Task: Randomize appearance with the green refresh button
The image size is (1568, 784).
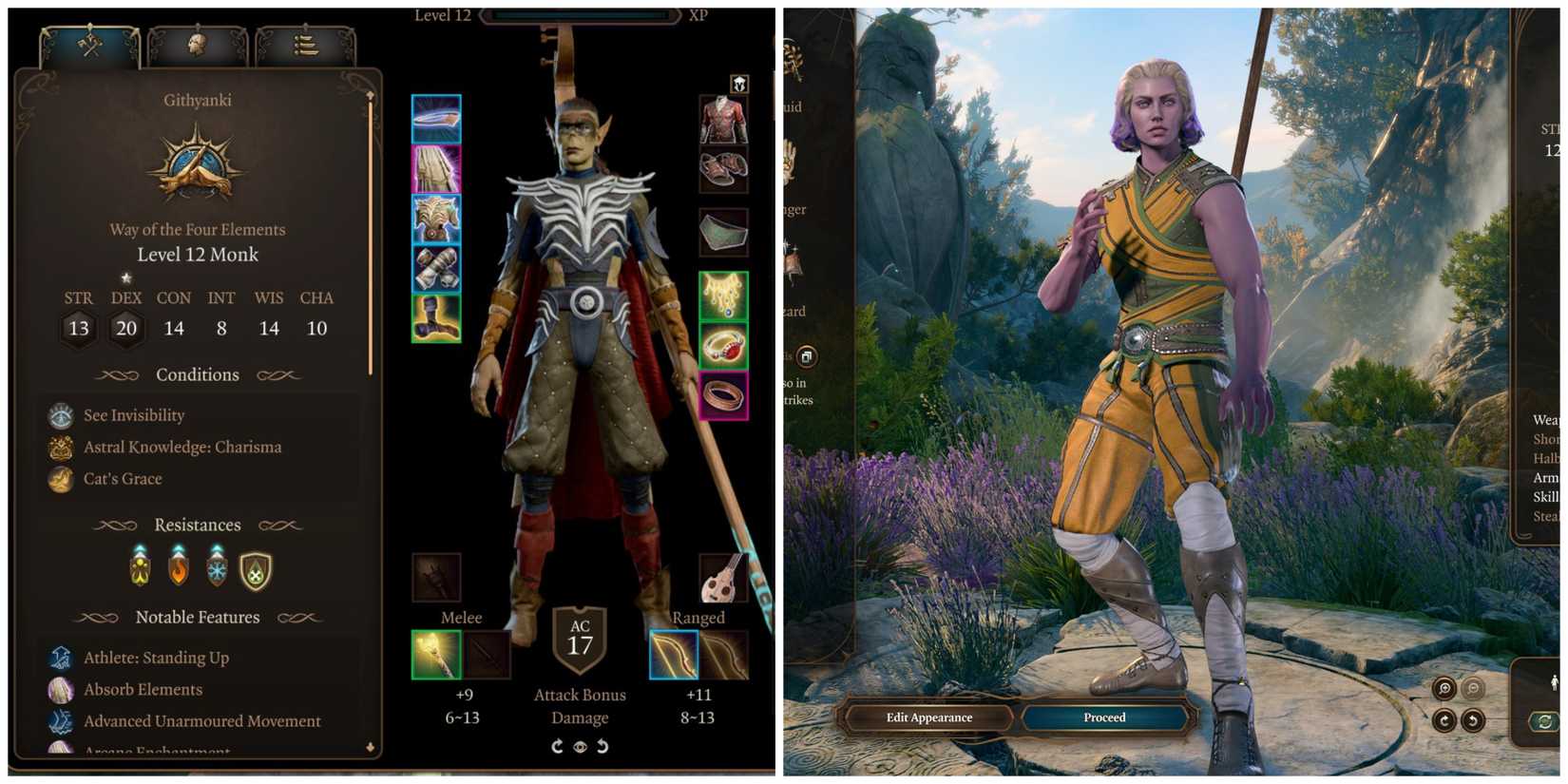Action: click(1545, 719)
